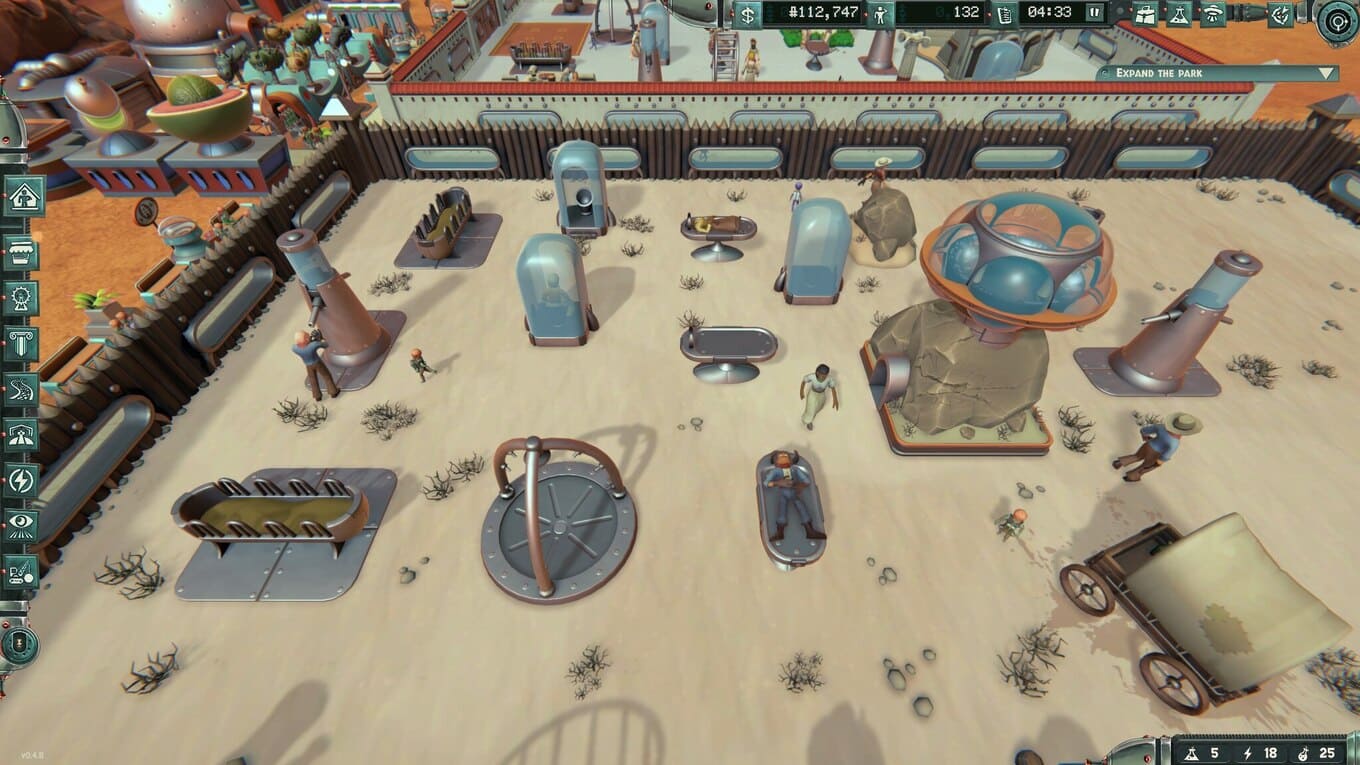Open the clipboard list panel

coord(1005,13)
